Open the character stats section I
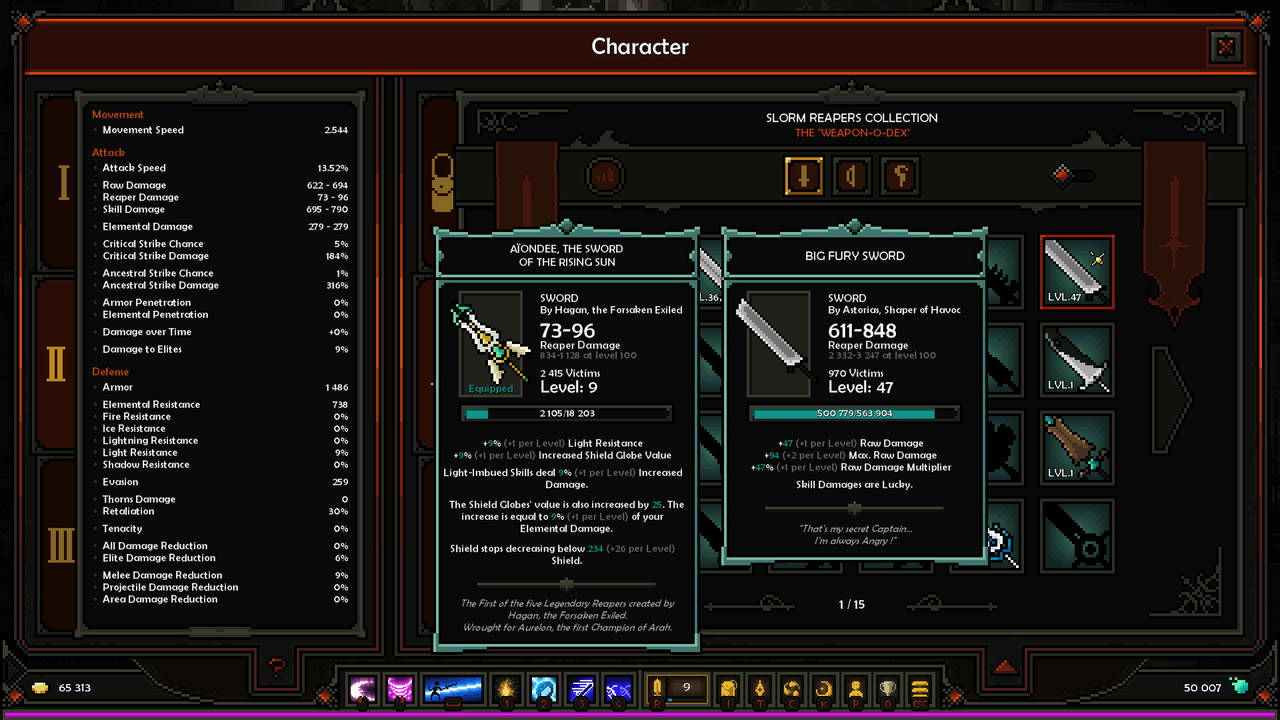This screenshot has height=720, width=1280. (x=63, y=183)
